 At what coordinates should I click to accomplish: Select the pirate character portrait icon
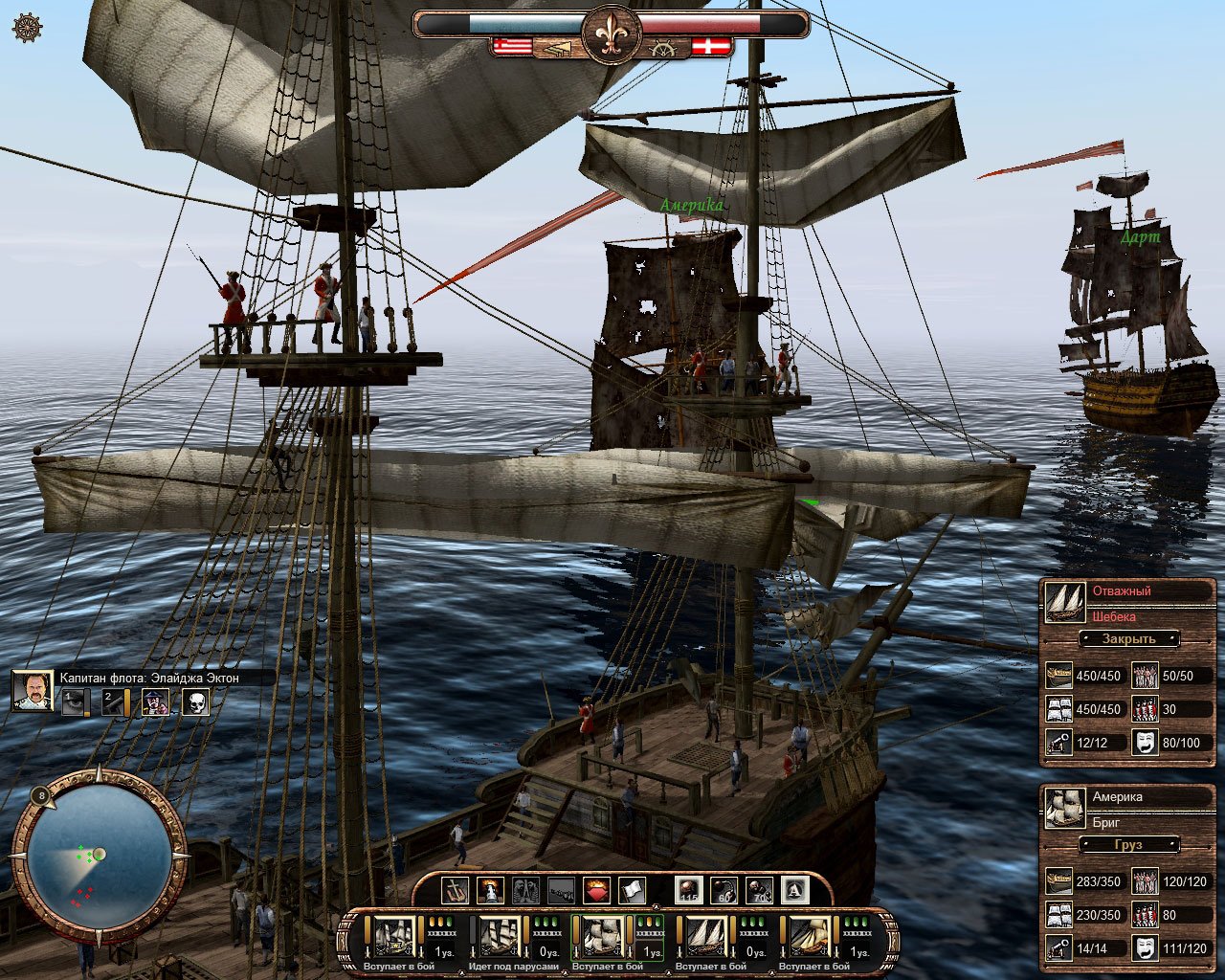[x=155, y=703]
